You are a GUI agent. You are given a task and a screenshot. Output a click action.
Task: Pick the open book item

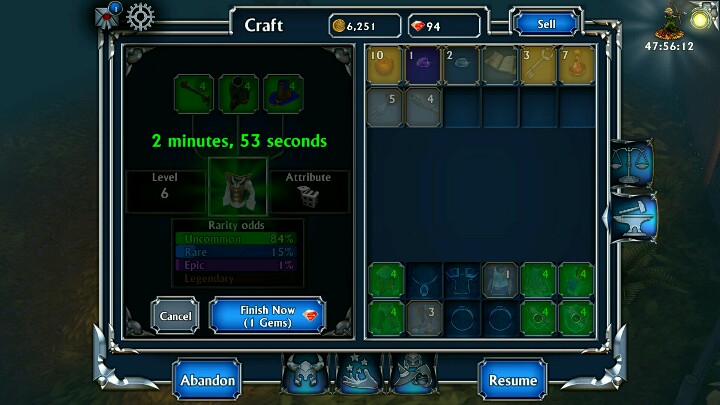click(501, 65)
